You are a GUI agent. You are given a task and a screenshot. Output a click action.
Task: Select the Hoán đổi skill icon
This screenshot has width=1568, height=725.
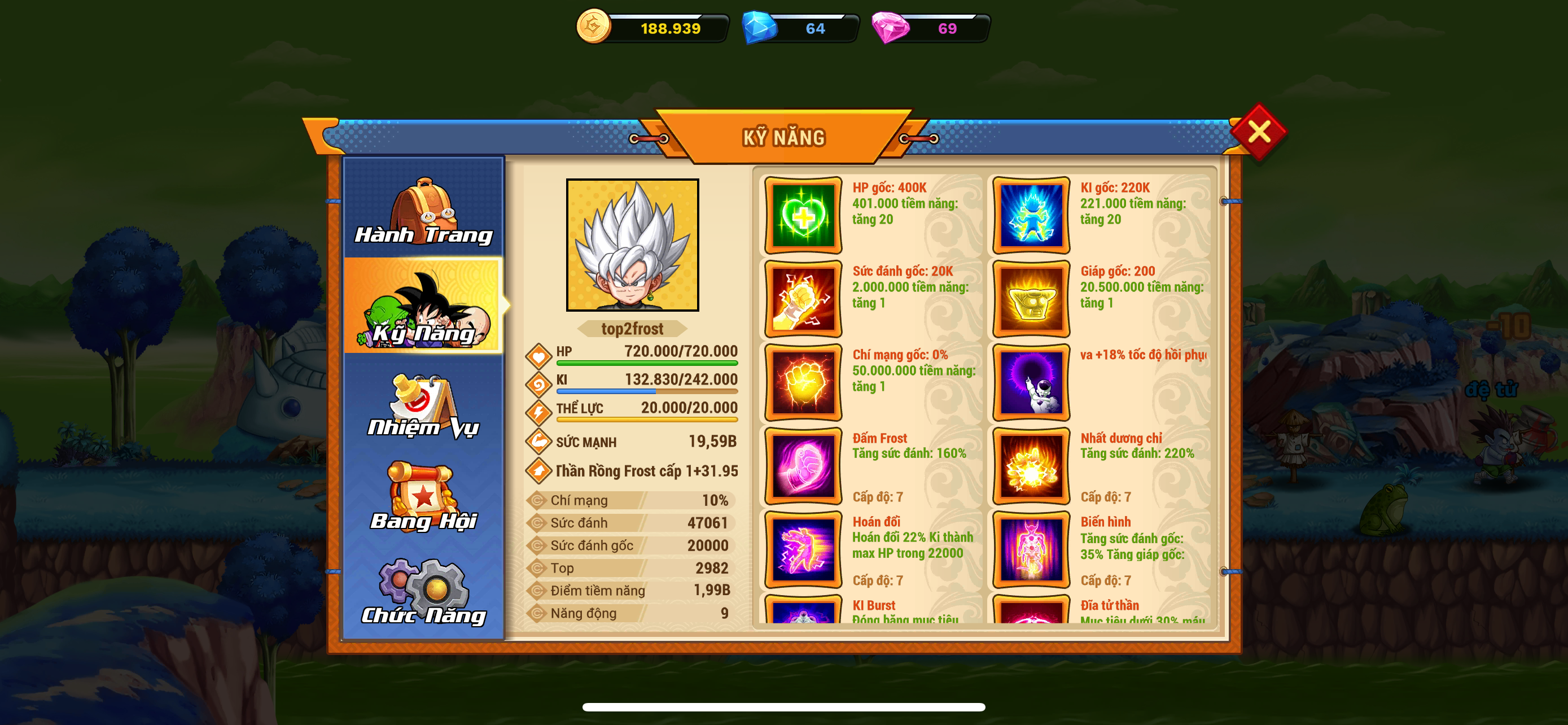click(x=803, y=549)
